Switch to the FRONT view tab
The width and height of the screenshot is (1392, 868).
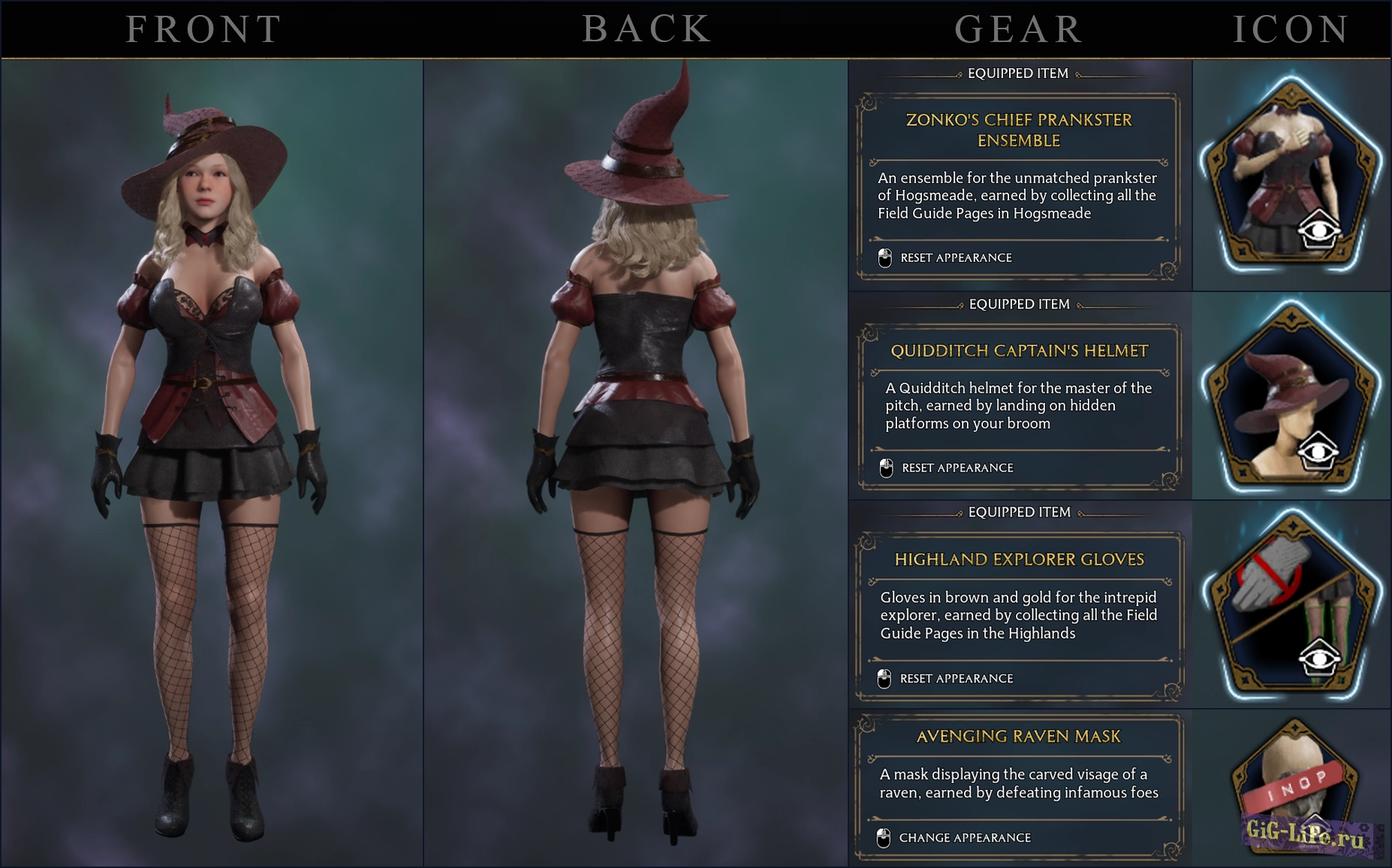coord(203,30)
